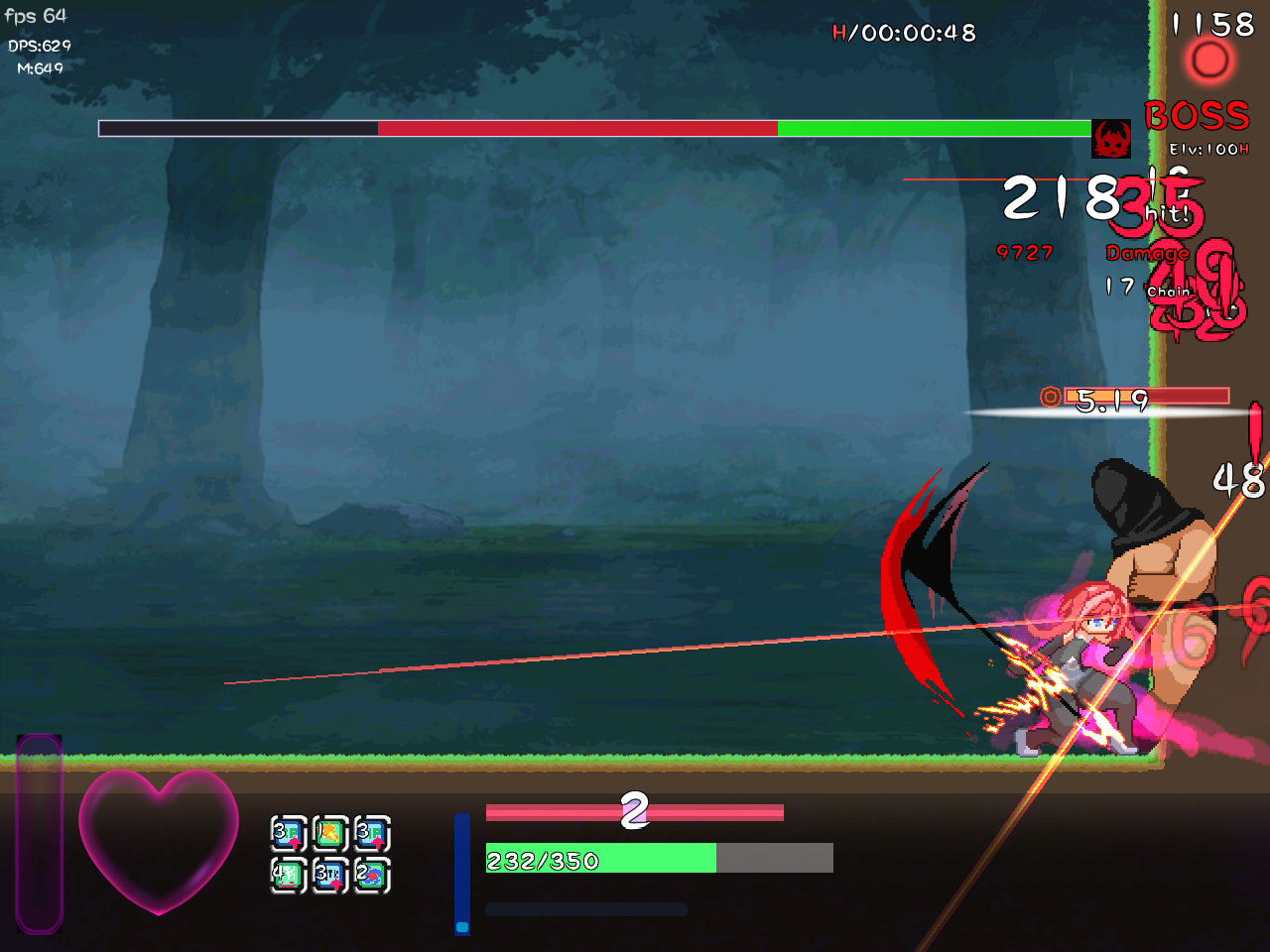The width and height of the screenshot is (1270, 952).
Task: Select the blue swirl skill icon
Action: 371,876
